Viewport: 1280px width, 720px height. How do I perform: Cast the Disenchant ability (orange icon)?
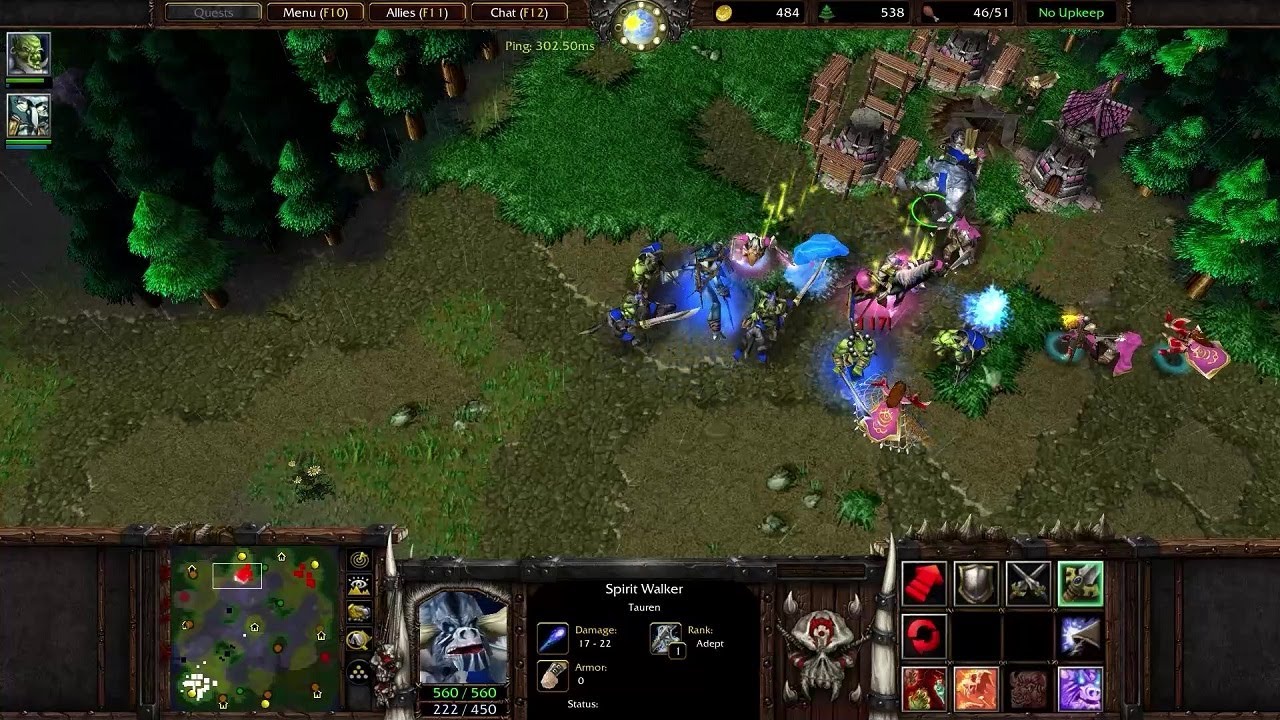tap(976, 689)
